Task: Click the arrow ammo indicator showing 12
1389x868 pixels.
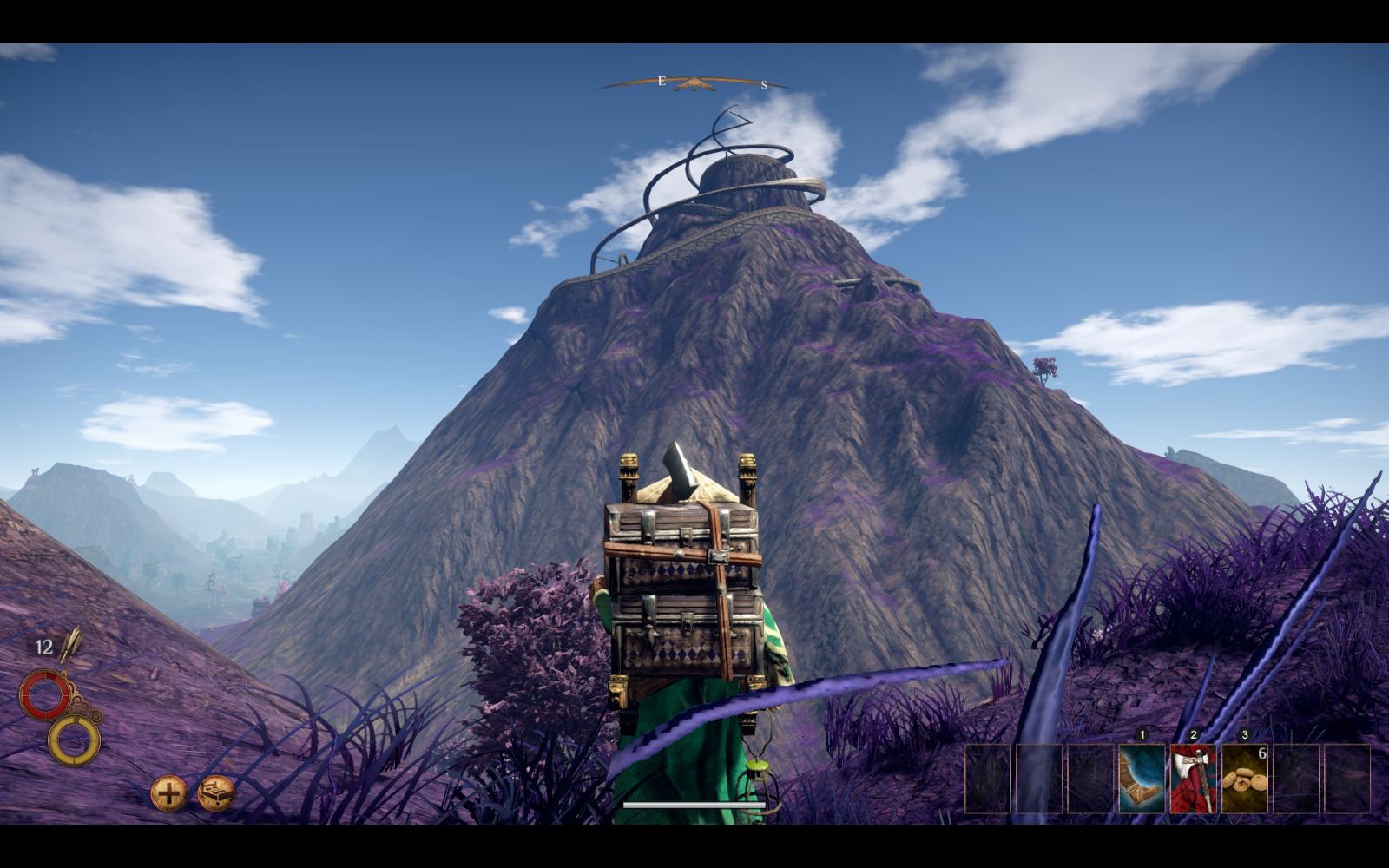Action: (x=43, y=646)
